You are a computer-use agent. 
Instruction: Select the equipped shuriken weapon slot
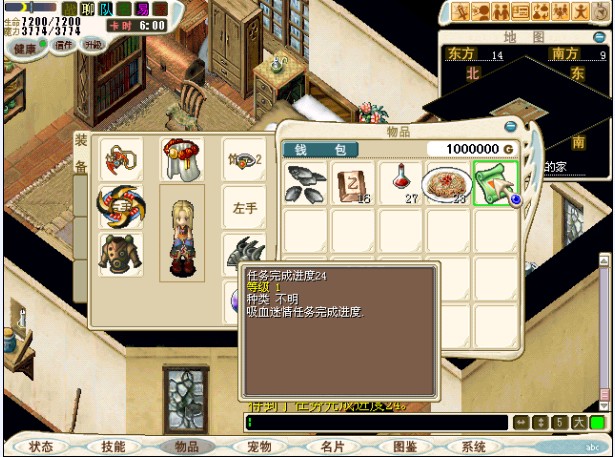click(119, 206)
